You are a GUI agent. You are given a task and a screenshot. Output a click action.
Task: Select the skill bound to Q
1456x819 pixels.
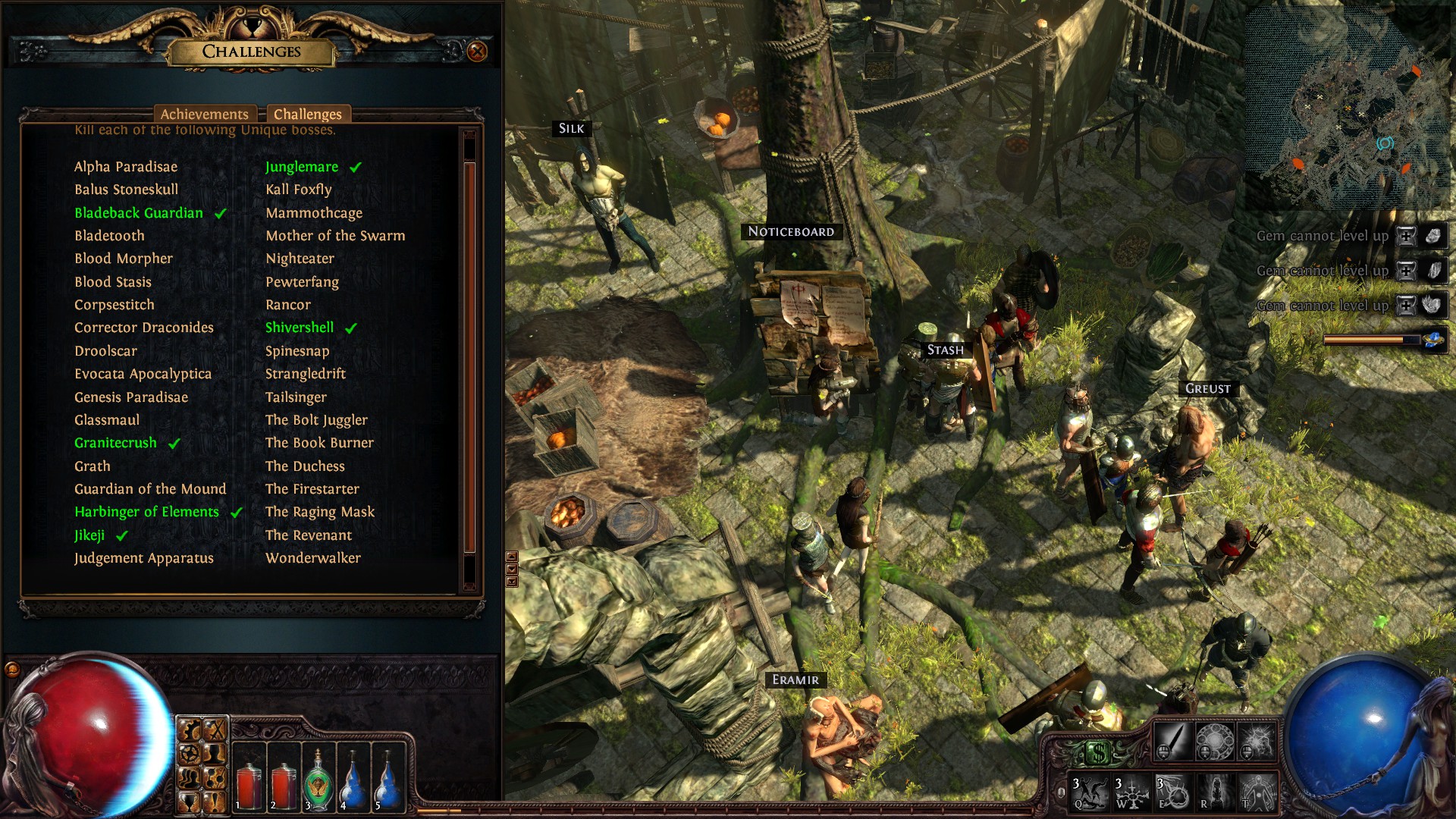click(x=1087, y=792)
